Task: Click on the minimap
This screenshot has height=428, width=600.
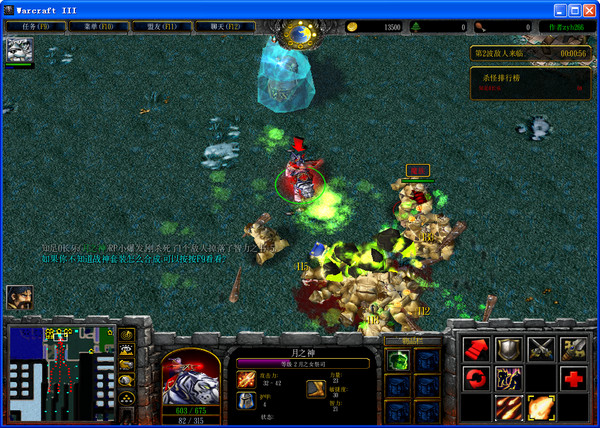Action: click(60, 372)
